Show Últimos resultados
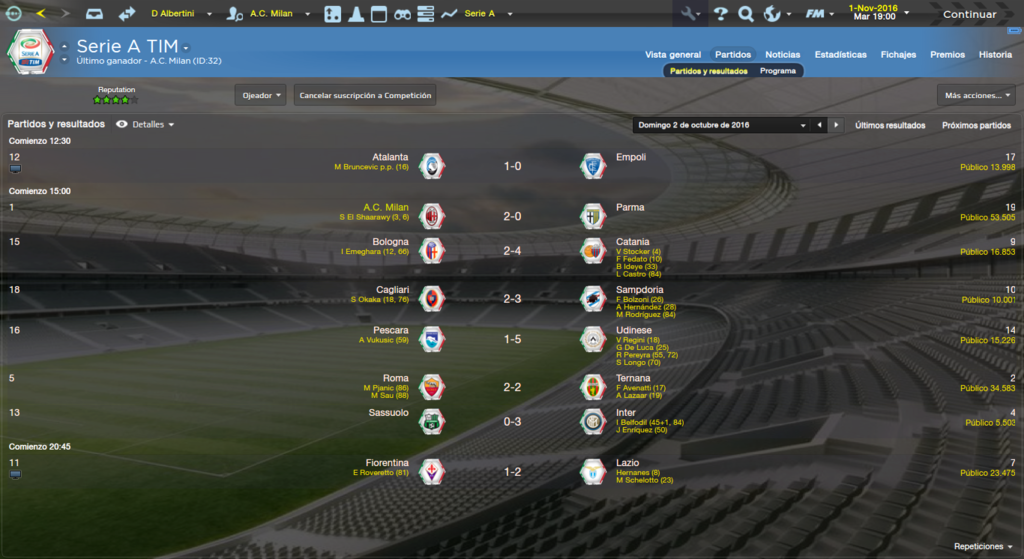 [x=890, y=125]
